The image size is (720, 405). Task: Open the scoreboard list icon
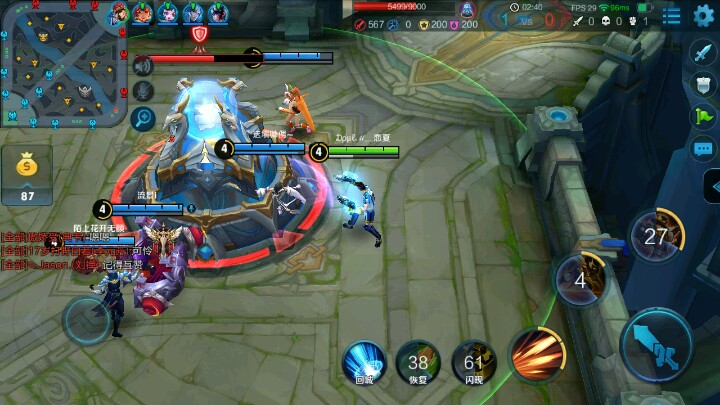(672, 15)
